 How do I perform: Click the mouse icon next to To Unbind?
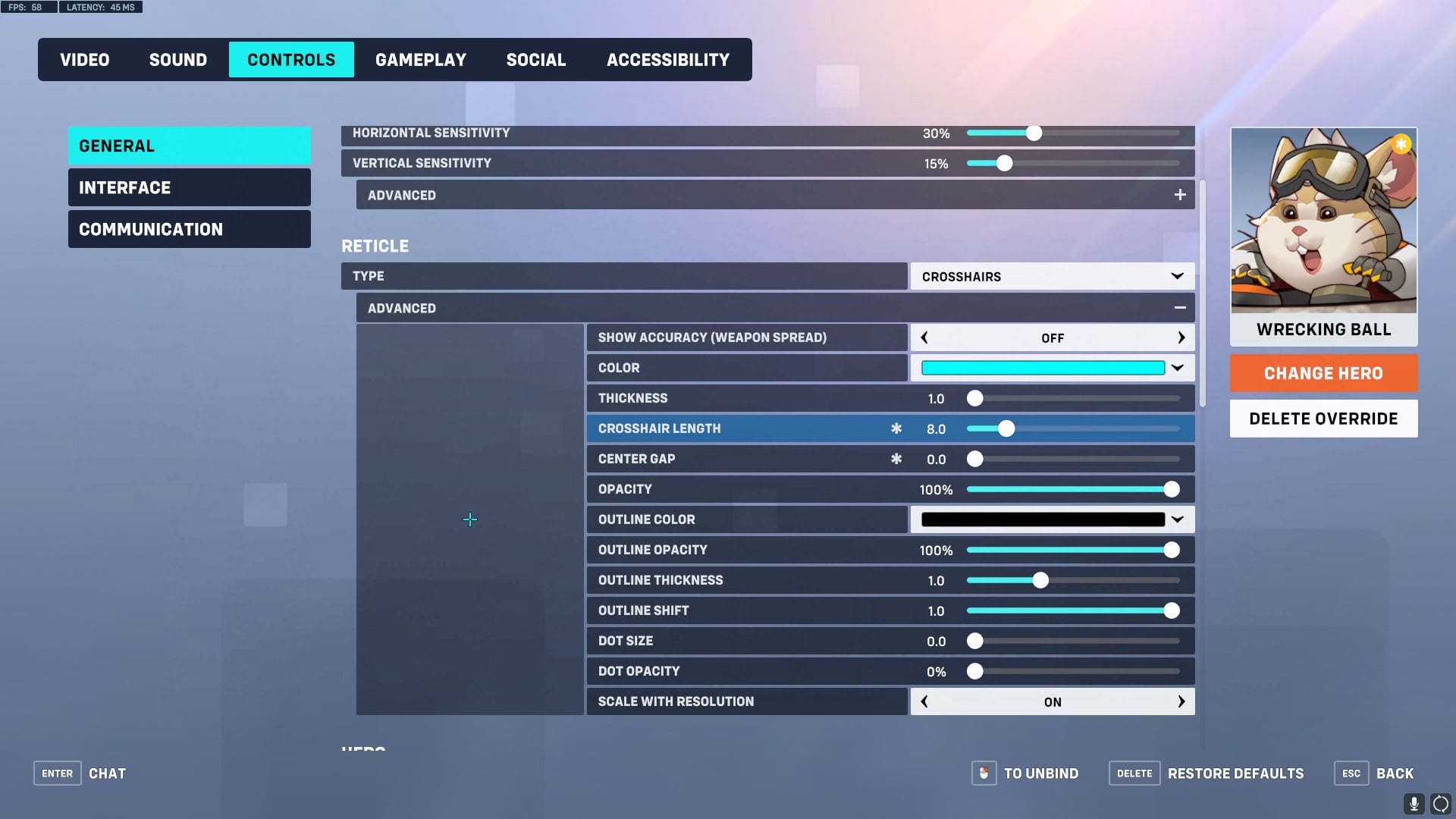984,773
